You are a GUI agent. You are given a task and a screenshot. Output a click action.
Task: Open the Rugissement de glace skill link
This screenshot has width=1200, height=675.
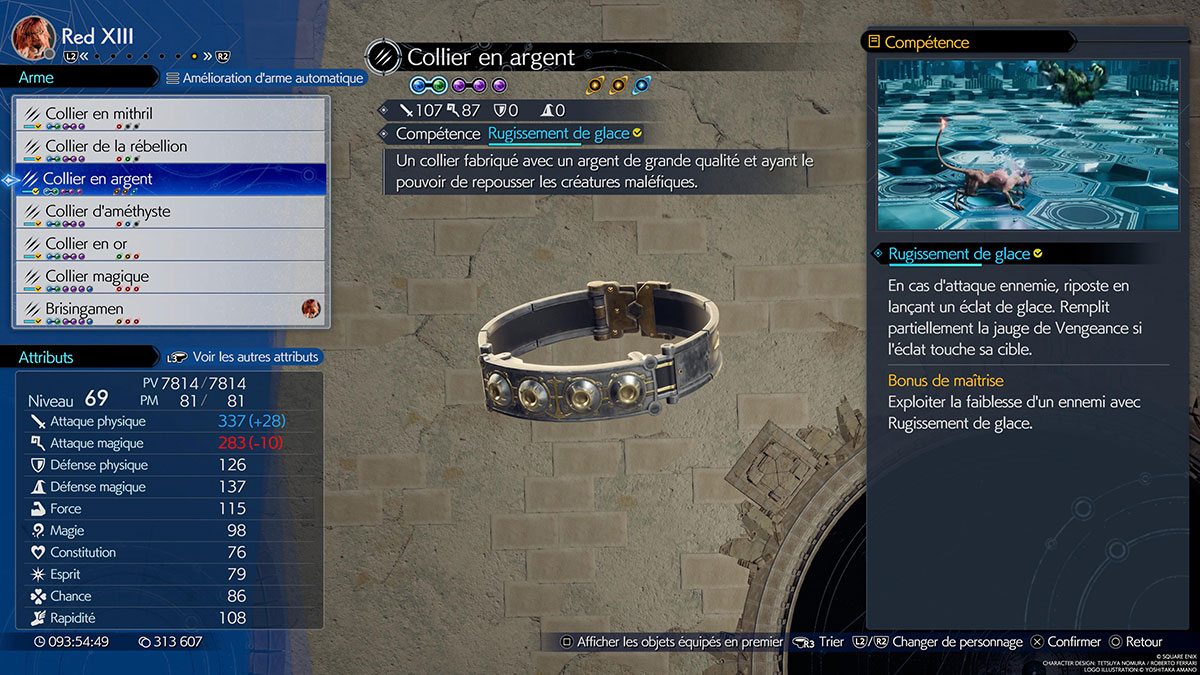tap(558, 134)
